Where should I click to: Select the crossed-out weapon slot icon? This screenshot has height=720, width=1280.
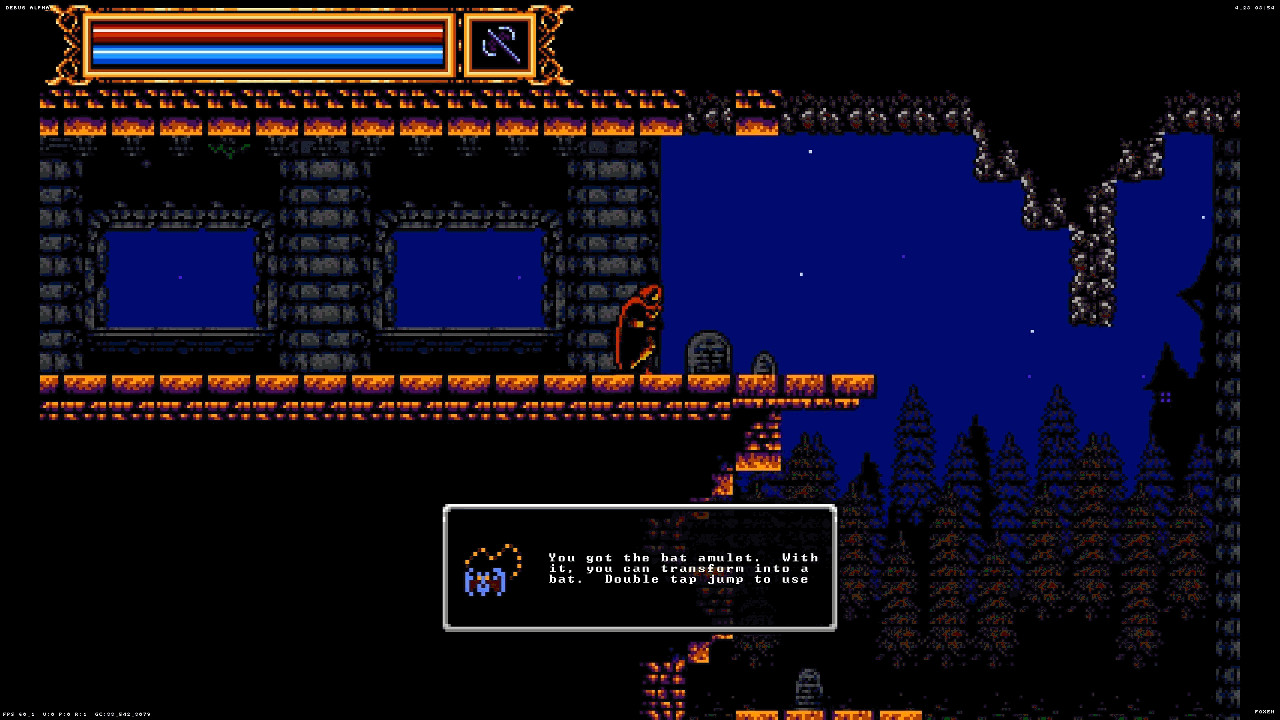(x=498, y=44)
